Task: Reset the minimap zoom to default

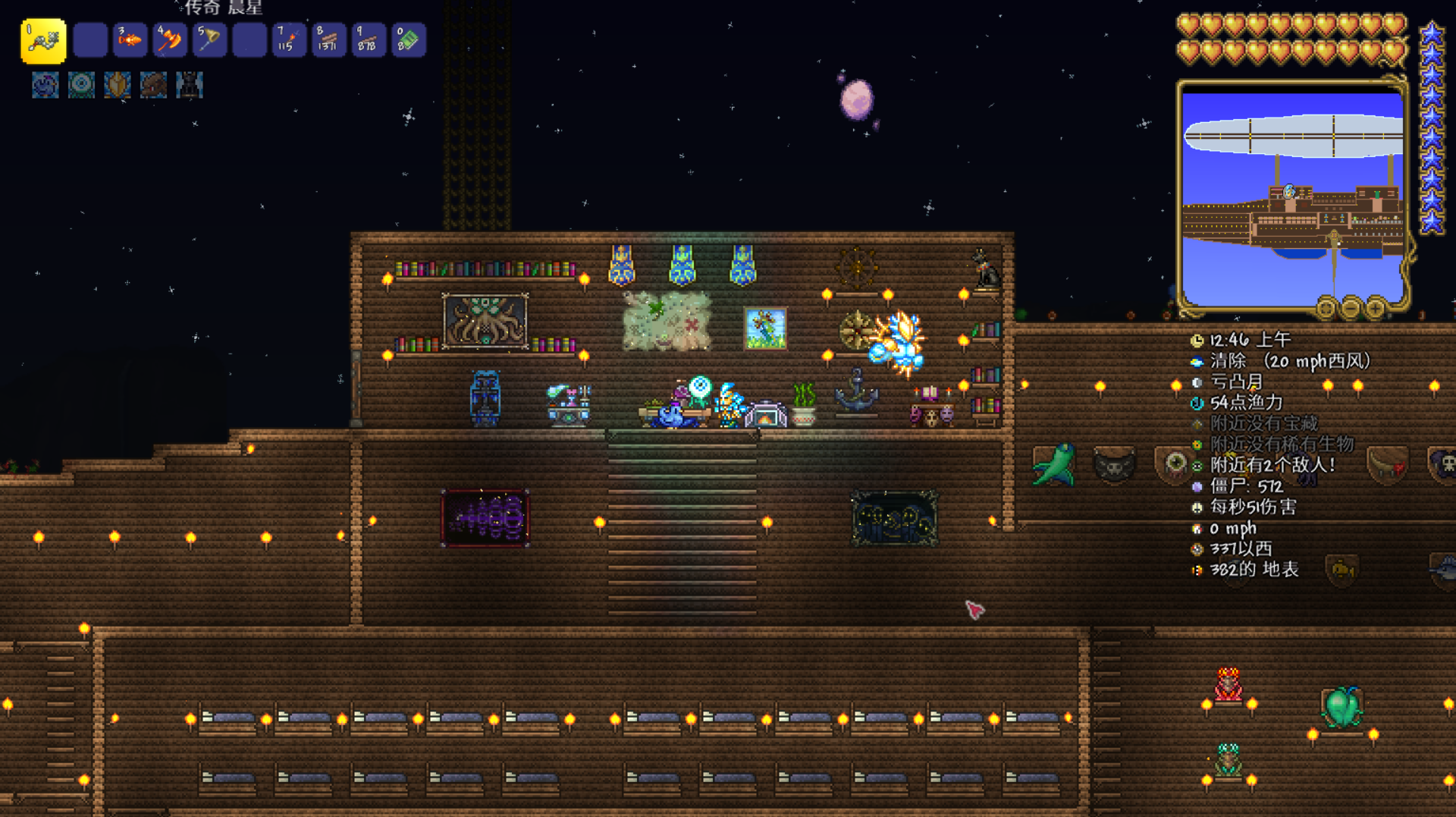Action: [1326, 309]
